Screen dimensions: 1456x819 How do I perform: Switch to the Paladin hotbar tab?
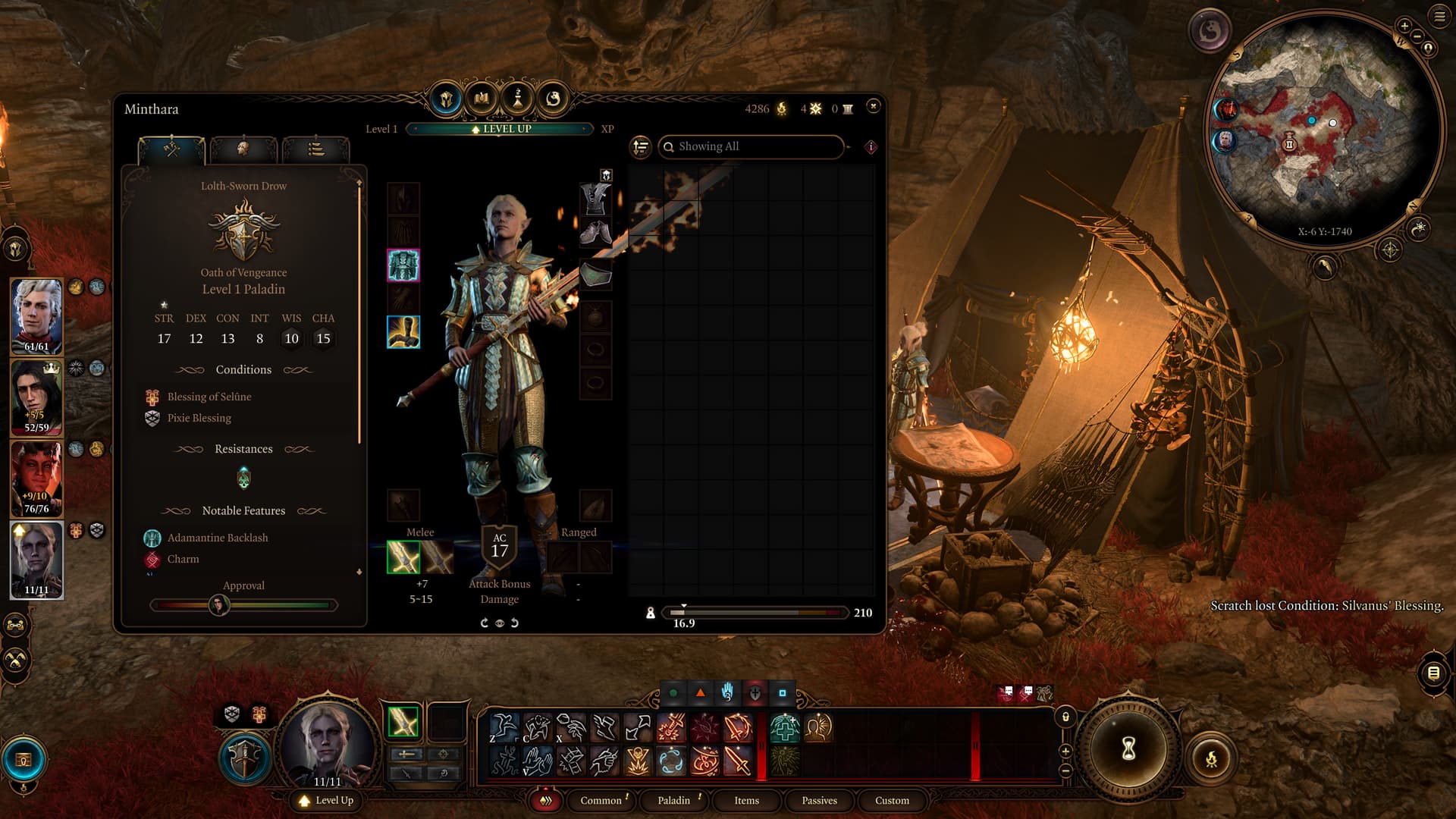coord(673,800)
